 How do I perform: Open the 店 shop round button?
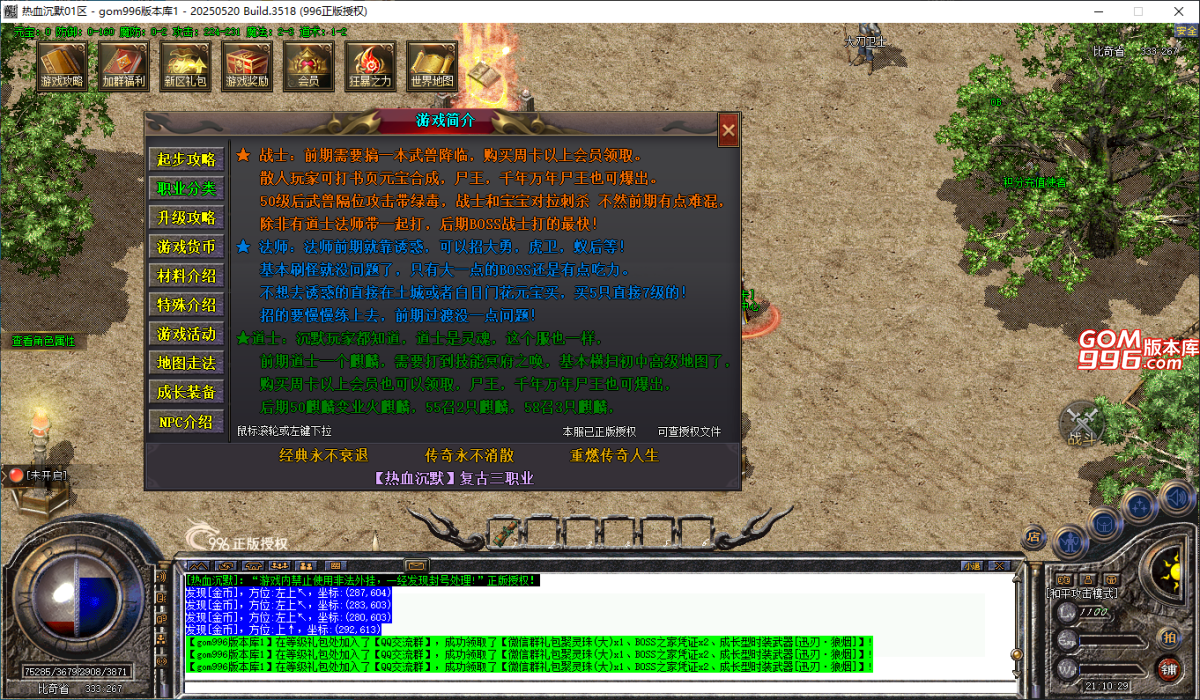pos(1034,537)
